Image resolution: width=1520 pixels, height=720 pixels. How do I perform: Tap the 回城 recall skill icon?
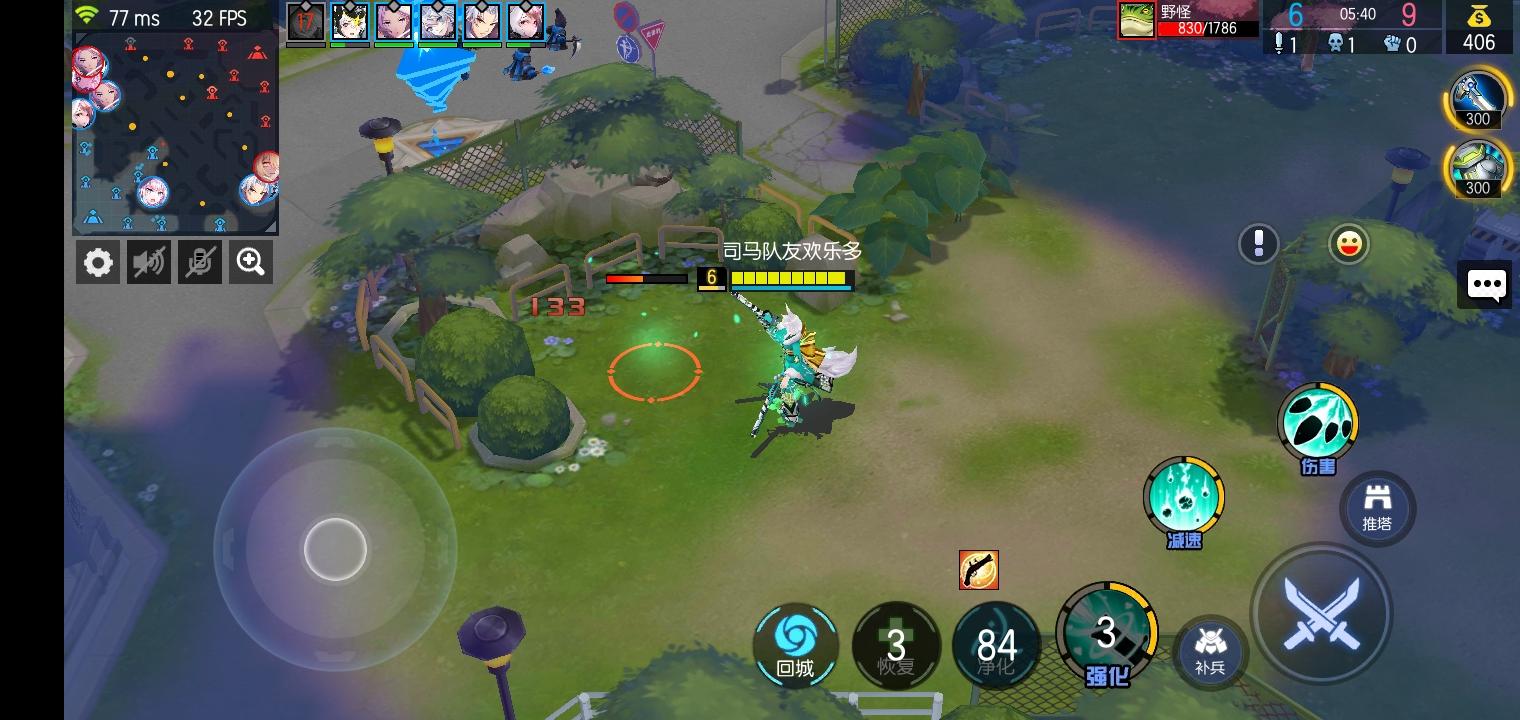coord(795,645)
